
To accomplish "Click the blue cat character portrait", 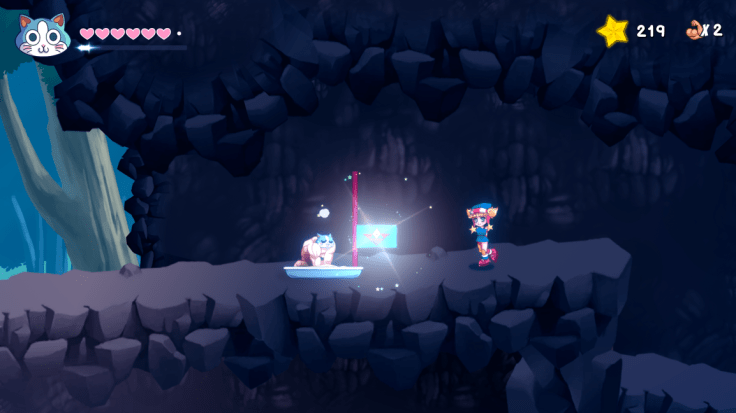I will [42, 36].
